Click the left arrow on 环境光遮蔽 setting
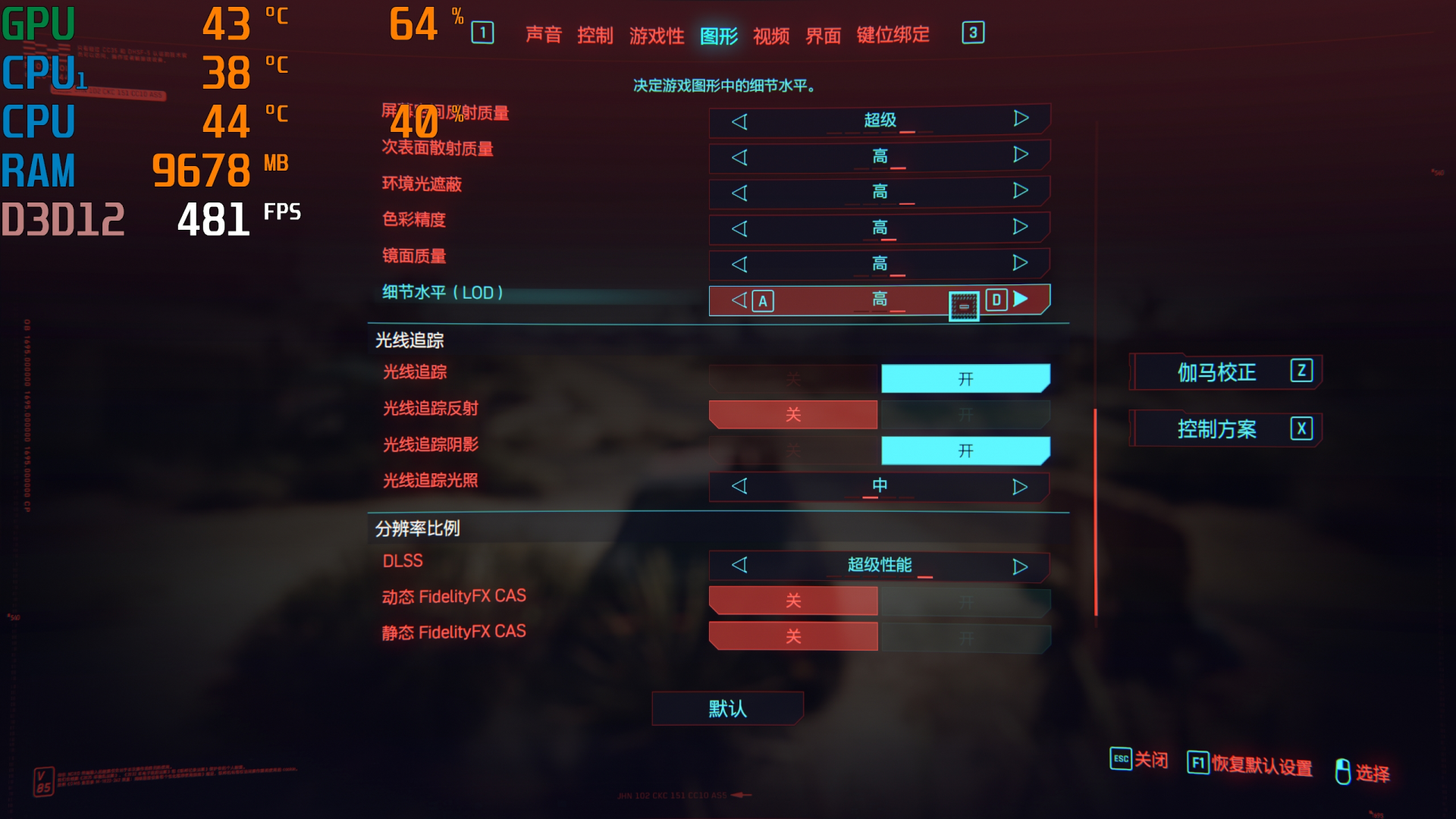The image size is (1456, 819). pos(739,191)
